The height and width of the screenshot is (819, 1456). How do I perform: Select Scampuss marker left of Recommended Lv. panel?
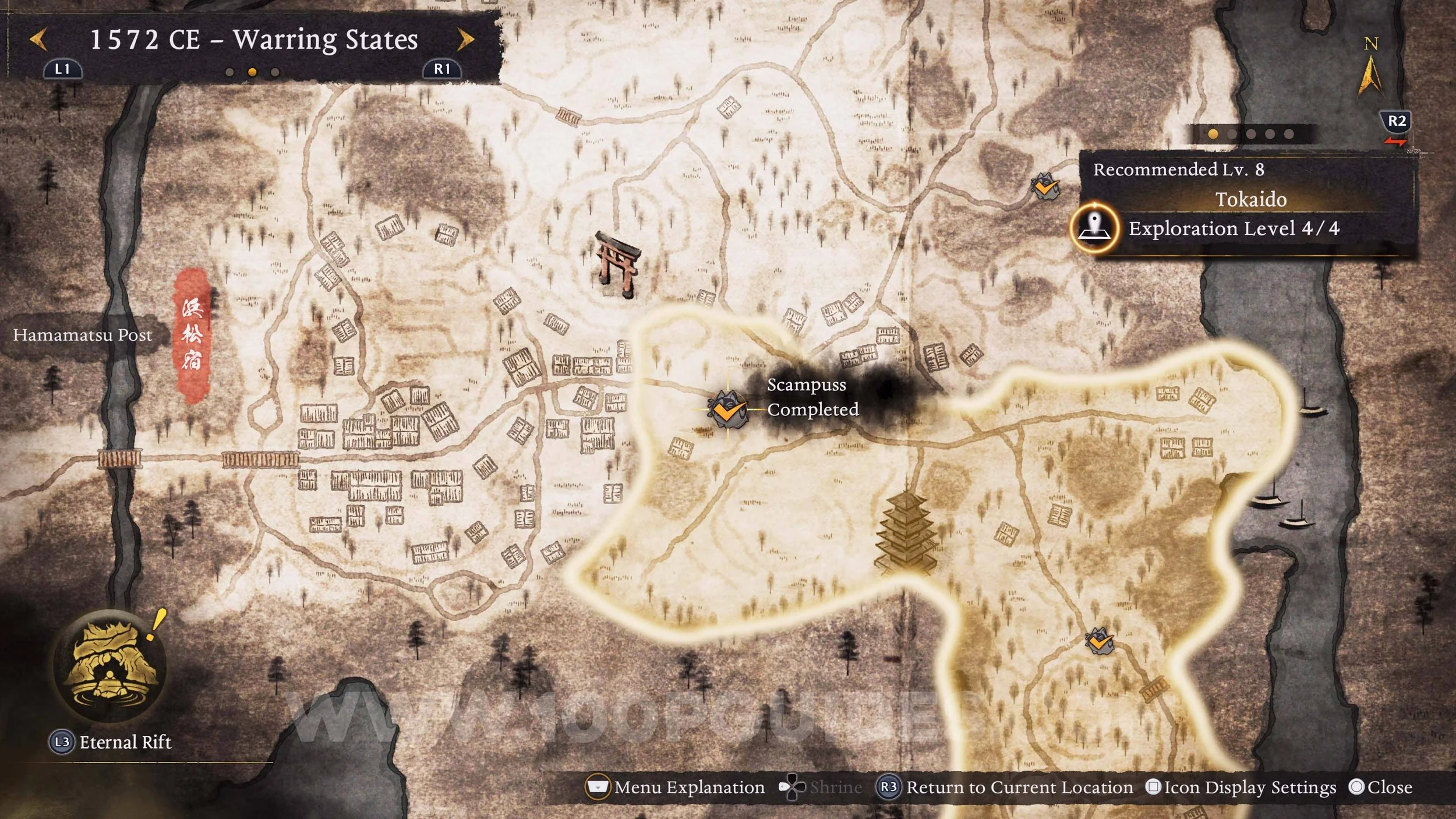(x=1045, y=187)
